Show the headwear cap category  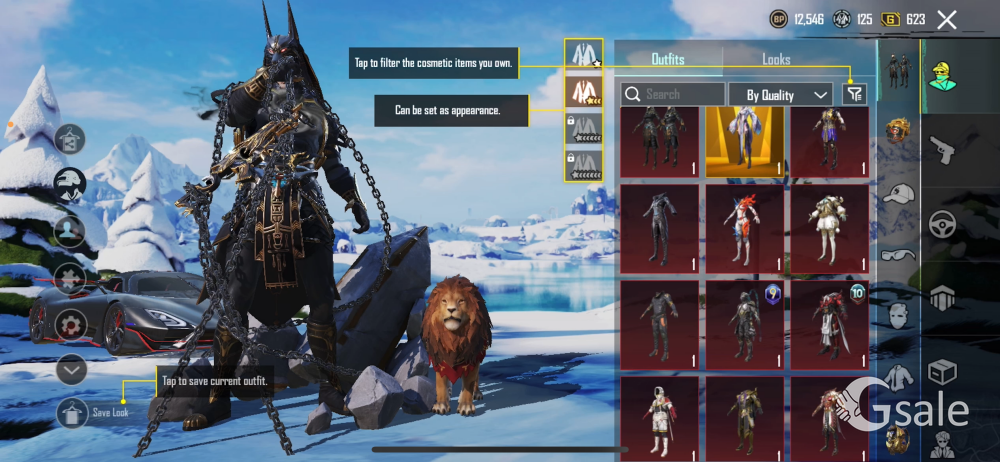[899, 194]
